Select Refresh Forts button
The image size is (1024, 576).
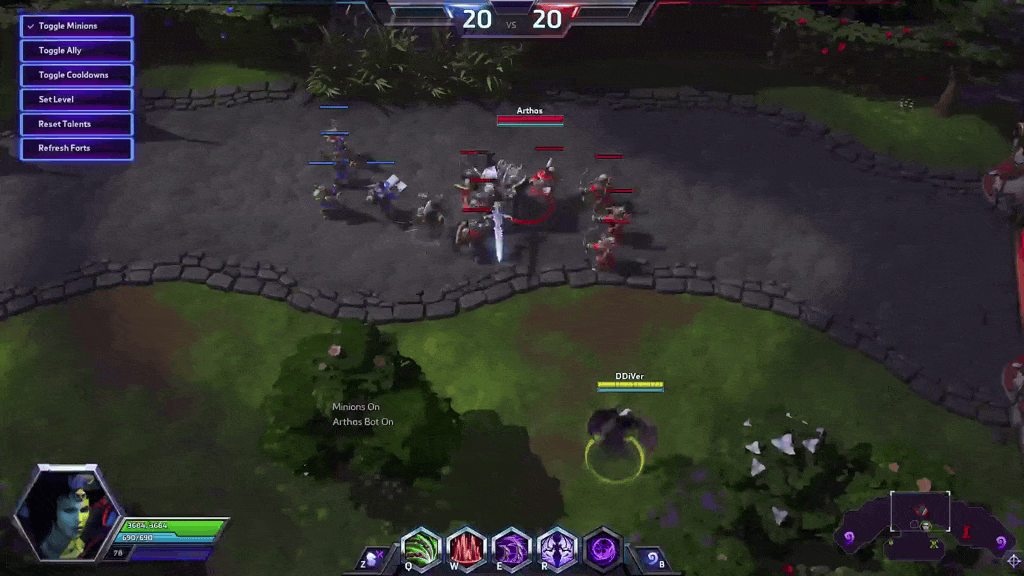point(76,148)
